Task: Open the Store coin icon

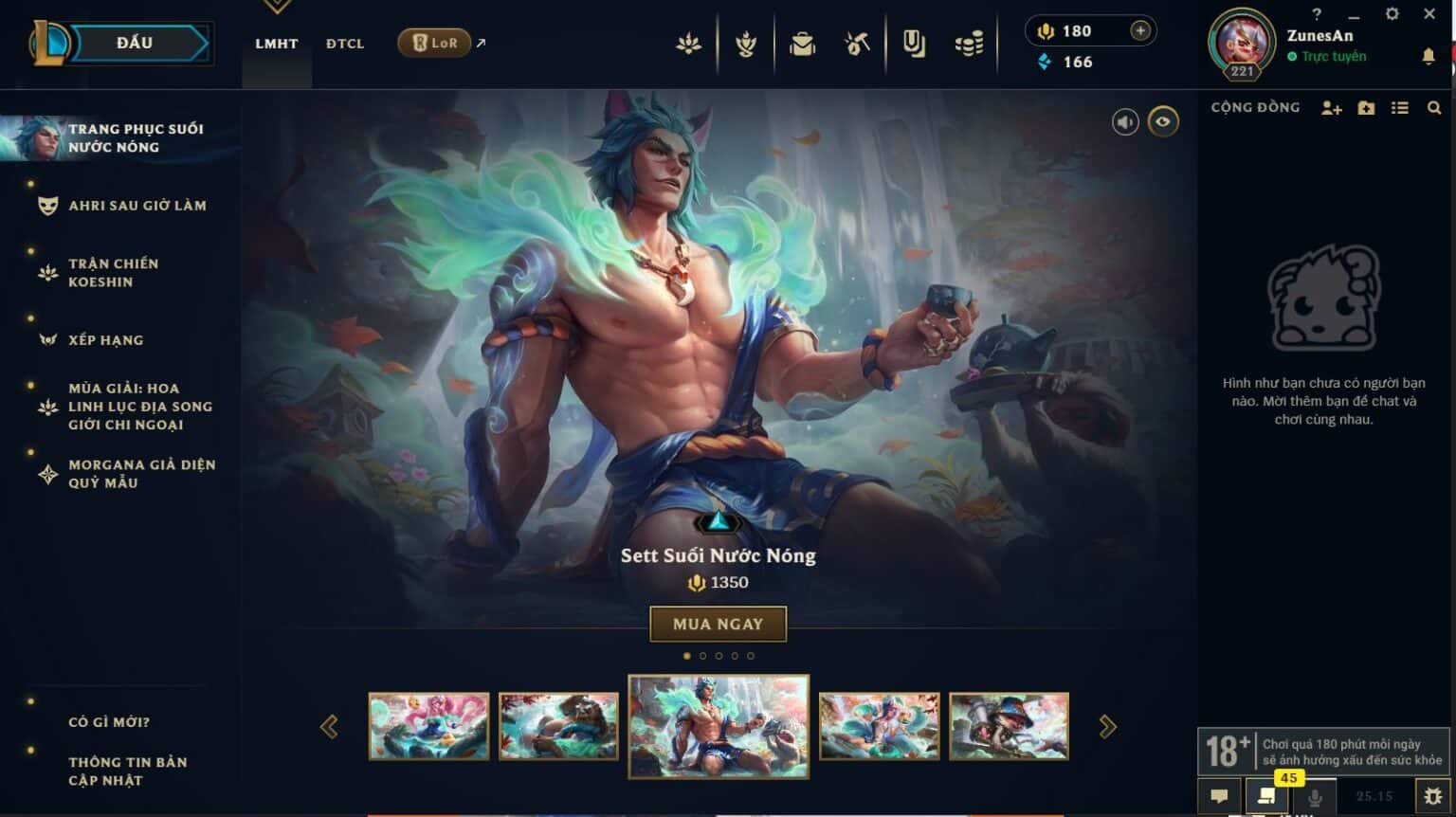Action: [x=968, y=44]
